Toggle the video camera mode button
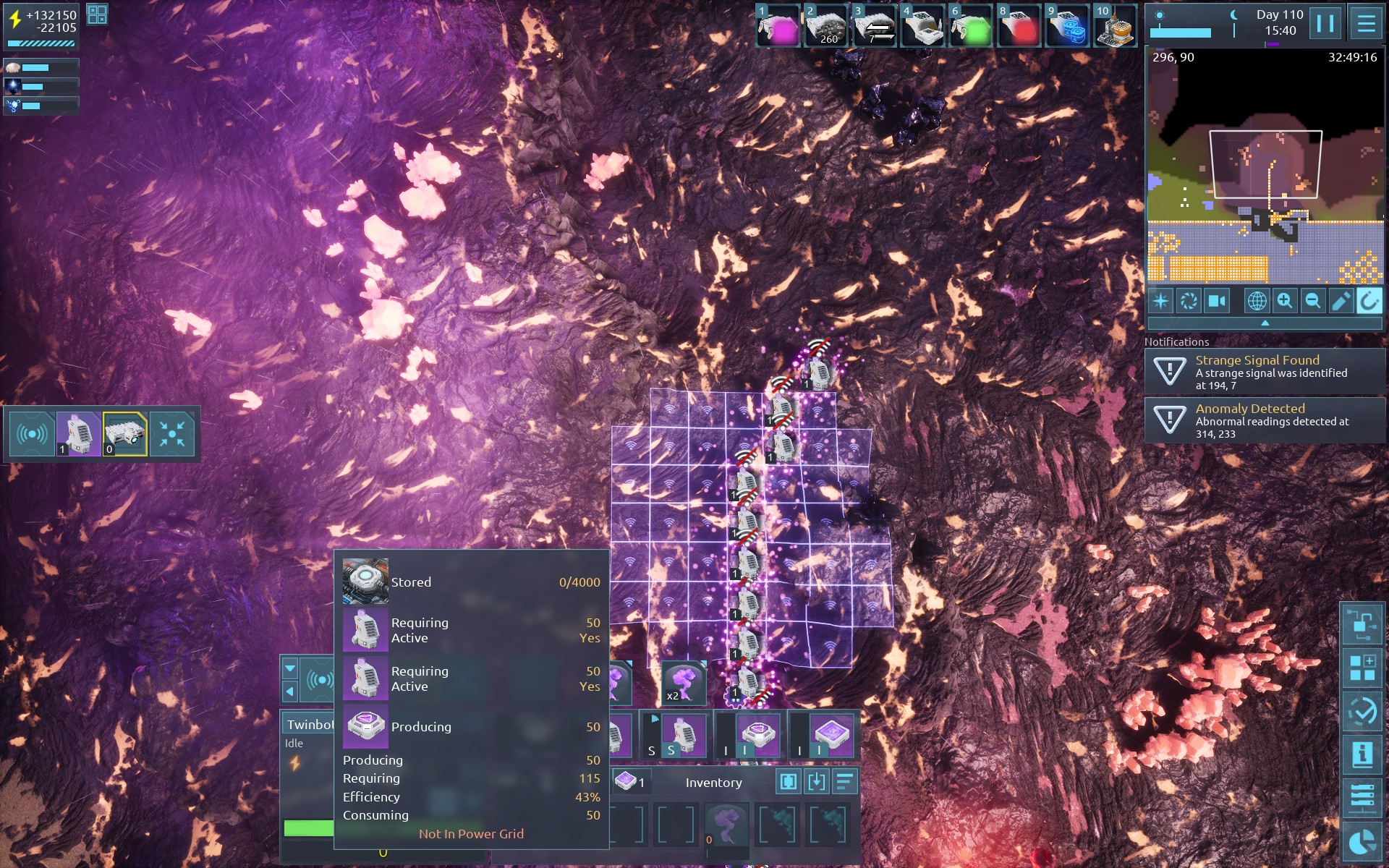This screenshot has width=1389, height=868. (x=1217, y=300)
